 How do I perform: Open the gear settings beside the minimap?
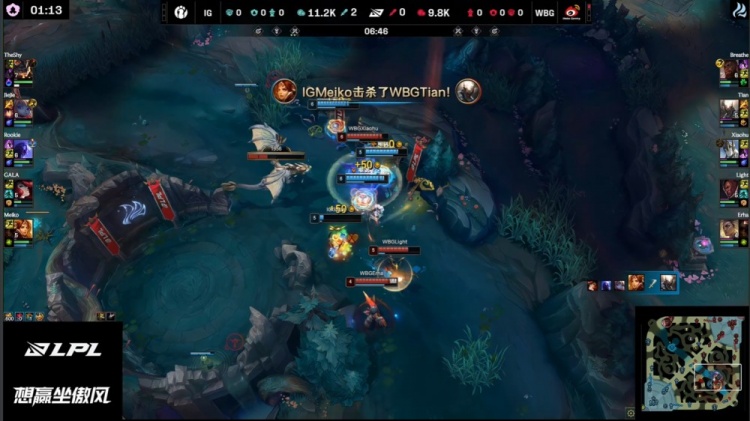(631, 411)
